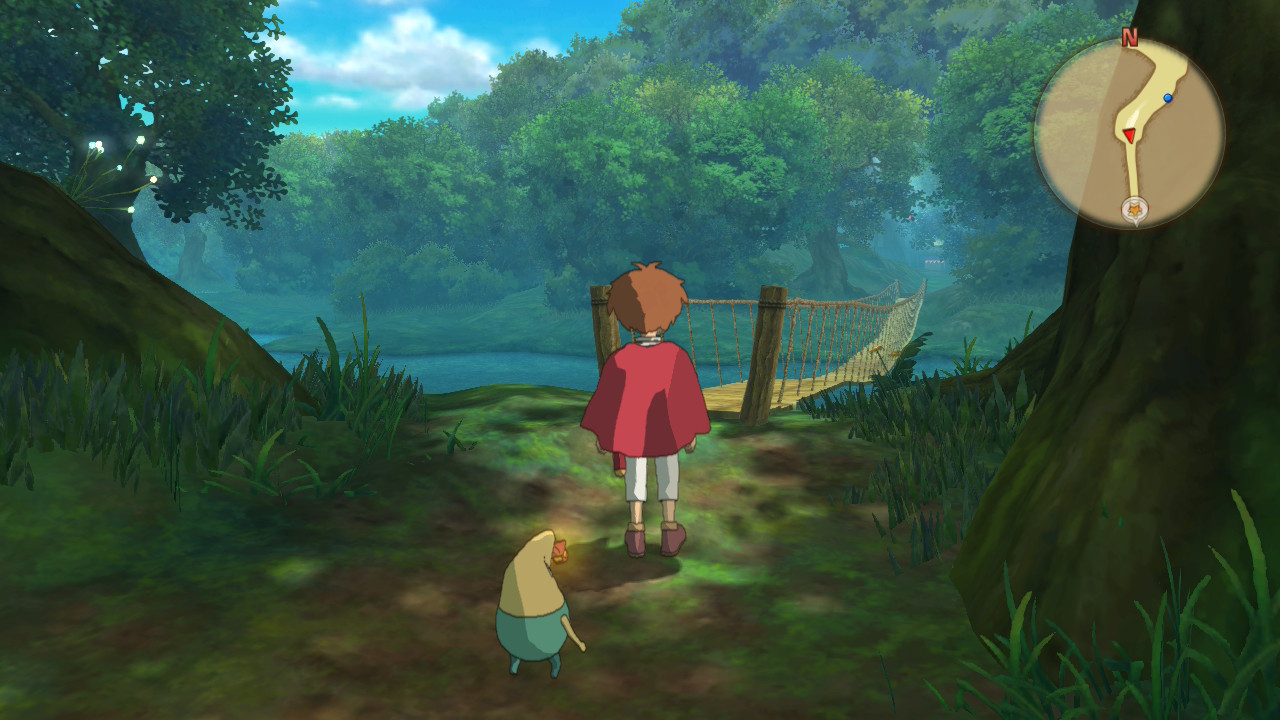The height and width of the screenshot is (720, 1280).
Task: Click the blue dot marker on the minimap
Action: pyautogui.click(x=1168, y=98)
